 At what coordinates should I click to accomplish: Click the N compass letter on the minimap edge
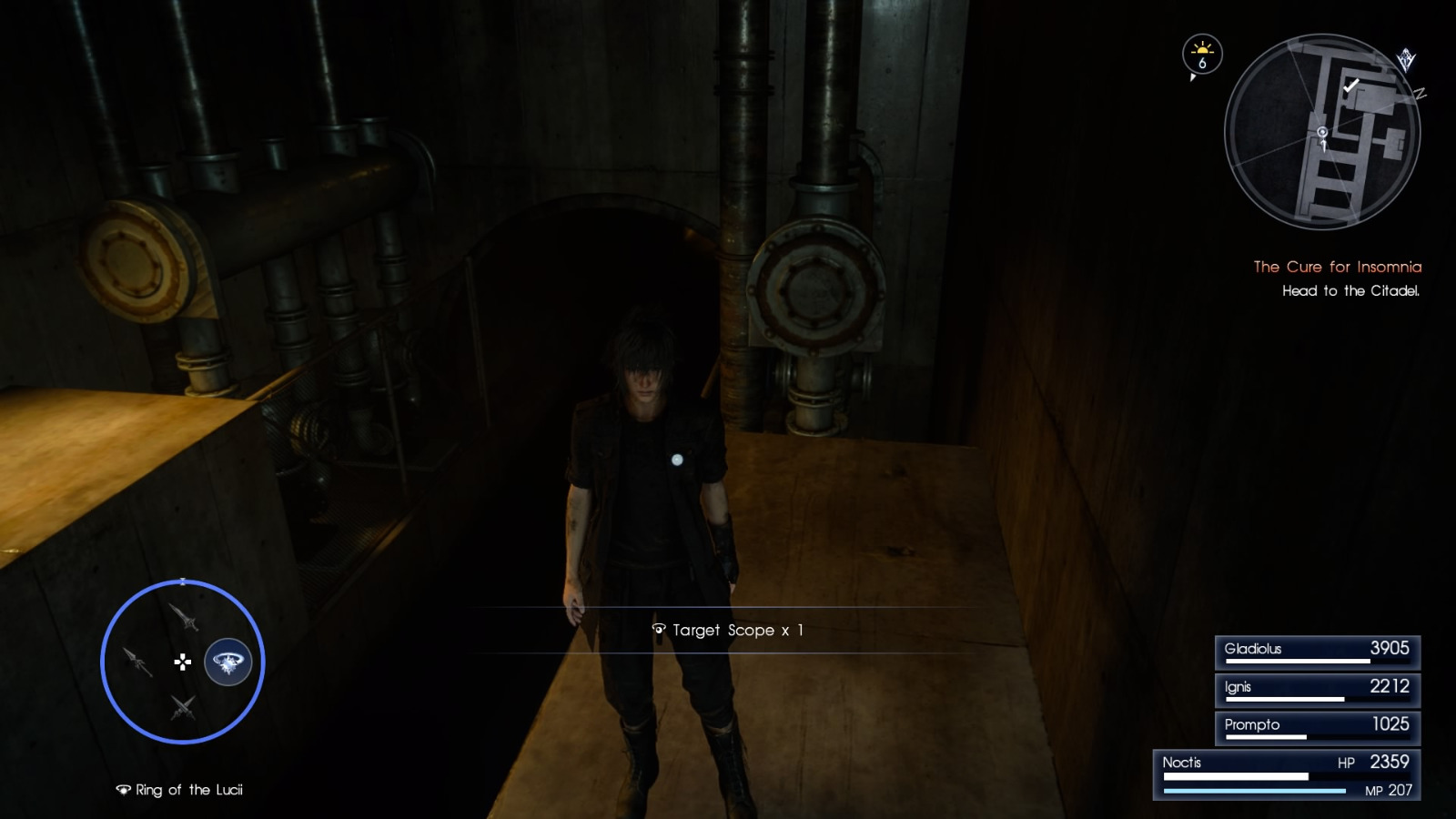[1420, 93]
